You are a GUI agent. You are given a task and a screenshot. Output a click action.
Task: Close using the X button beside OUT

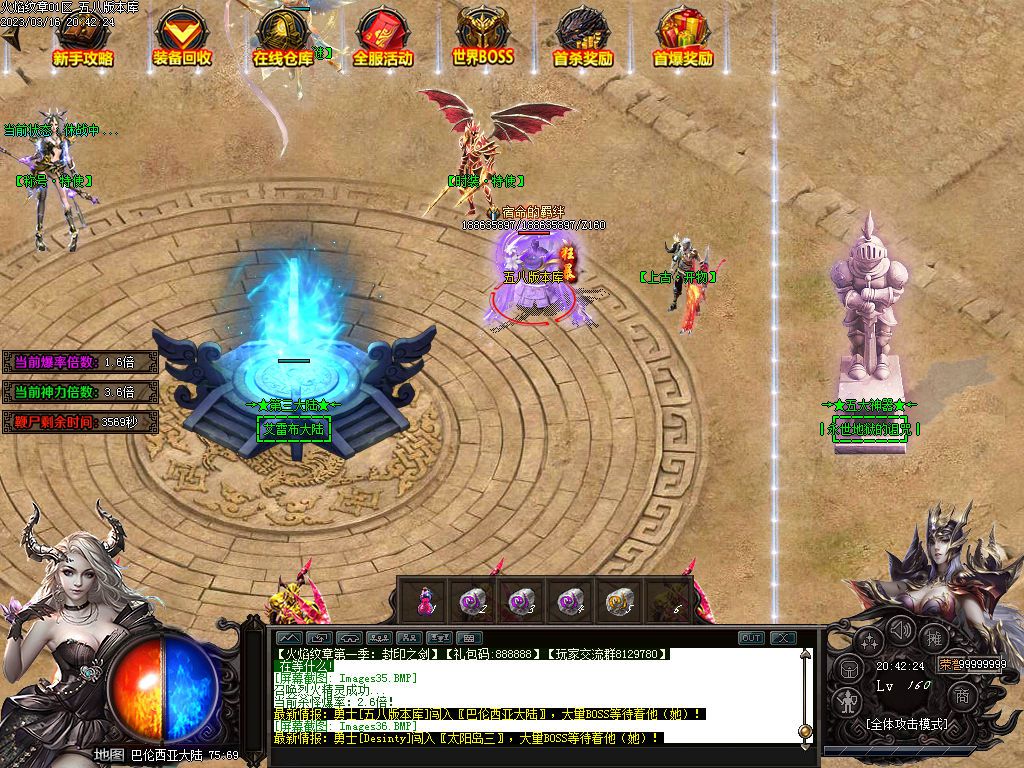[x=783, y=638]
